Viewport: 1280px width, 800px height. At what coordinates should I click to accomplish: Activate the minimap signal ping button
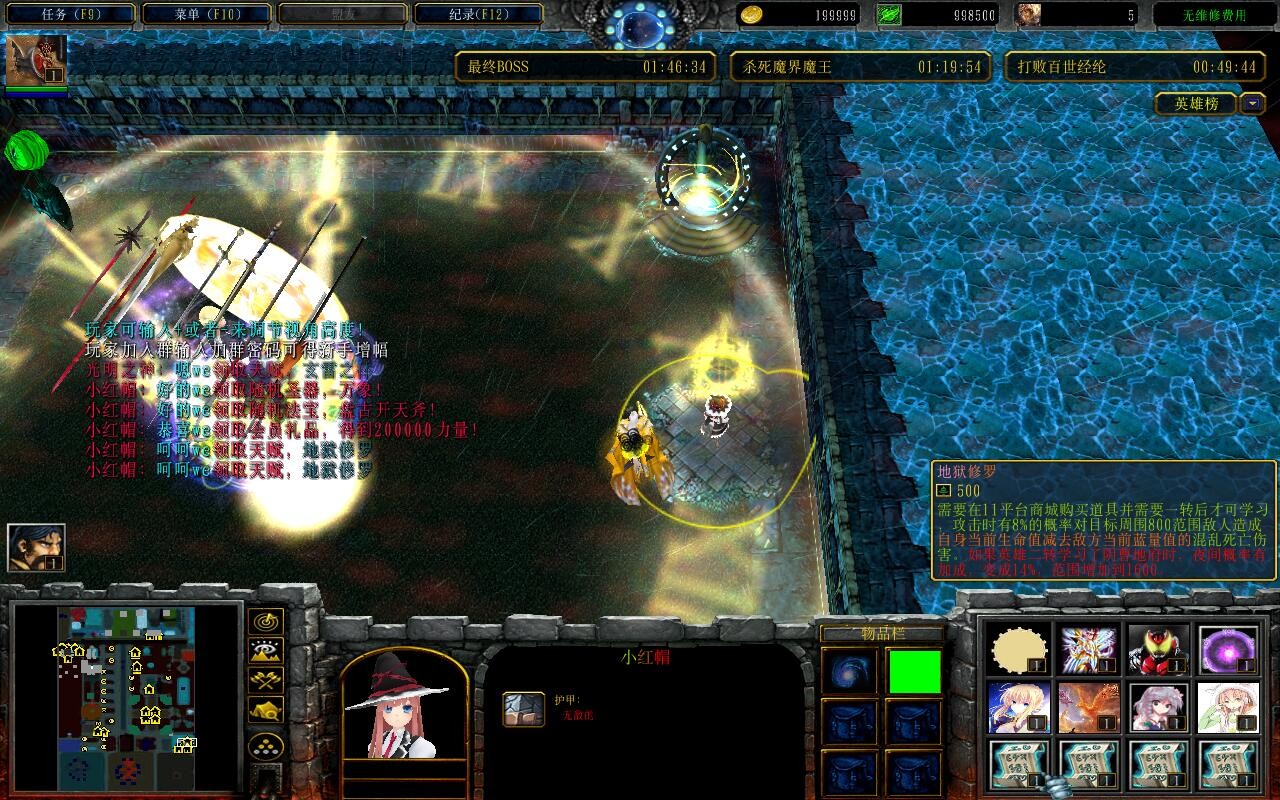(x=265, y=622)
